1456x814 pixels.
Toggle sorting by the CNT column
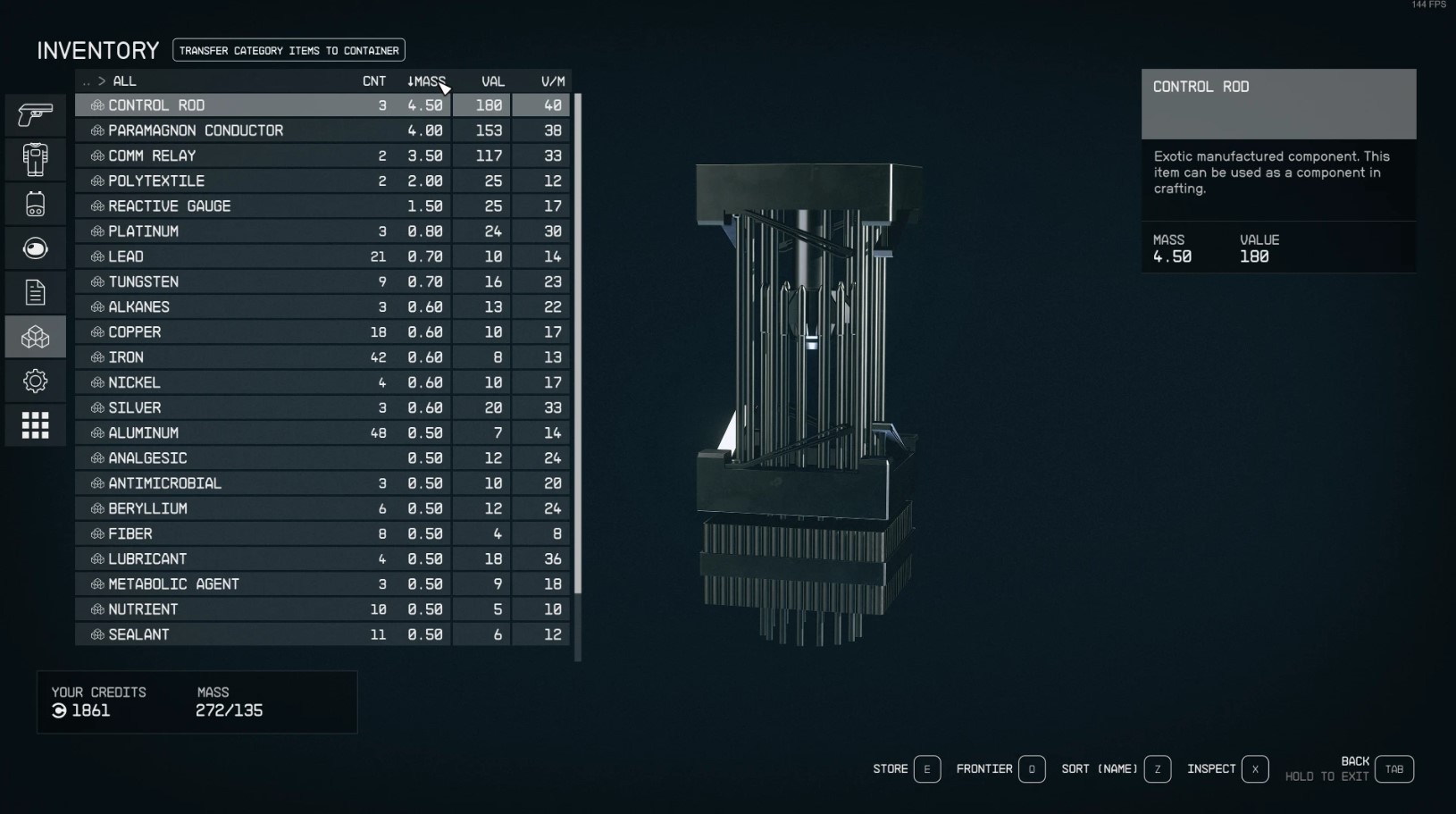coord(373,81)
